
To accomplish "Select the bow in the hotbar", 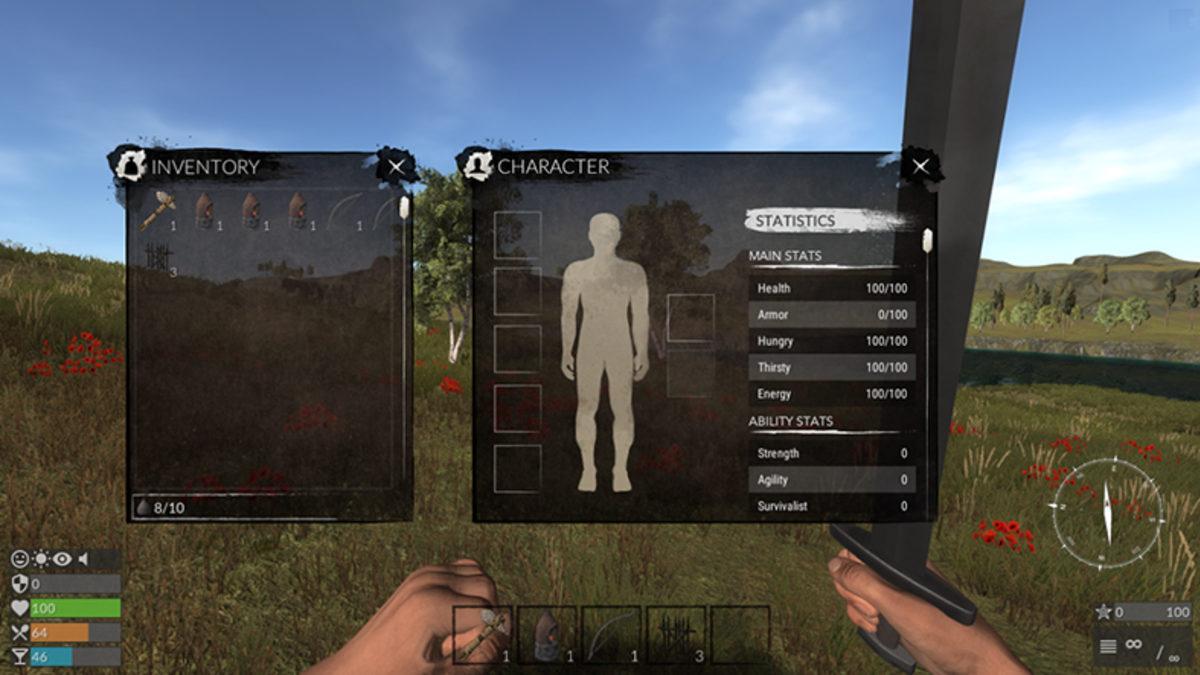I will [x=611, y=635].
